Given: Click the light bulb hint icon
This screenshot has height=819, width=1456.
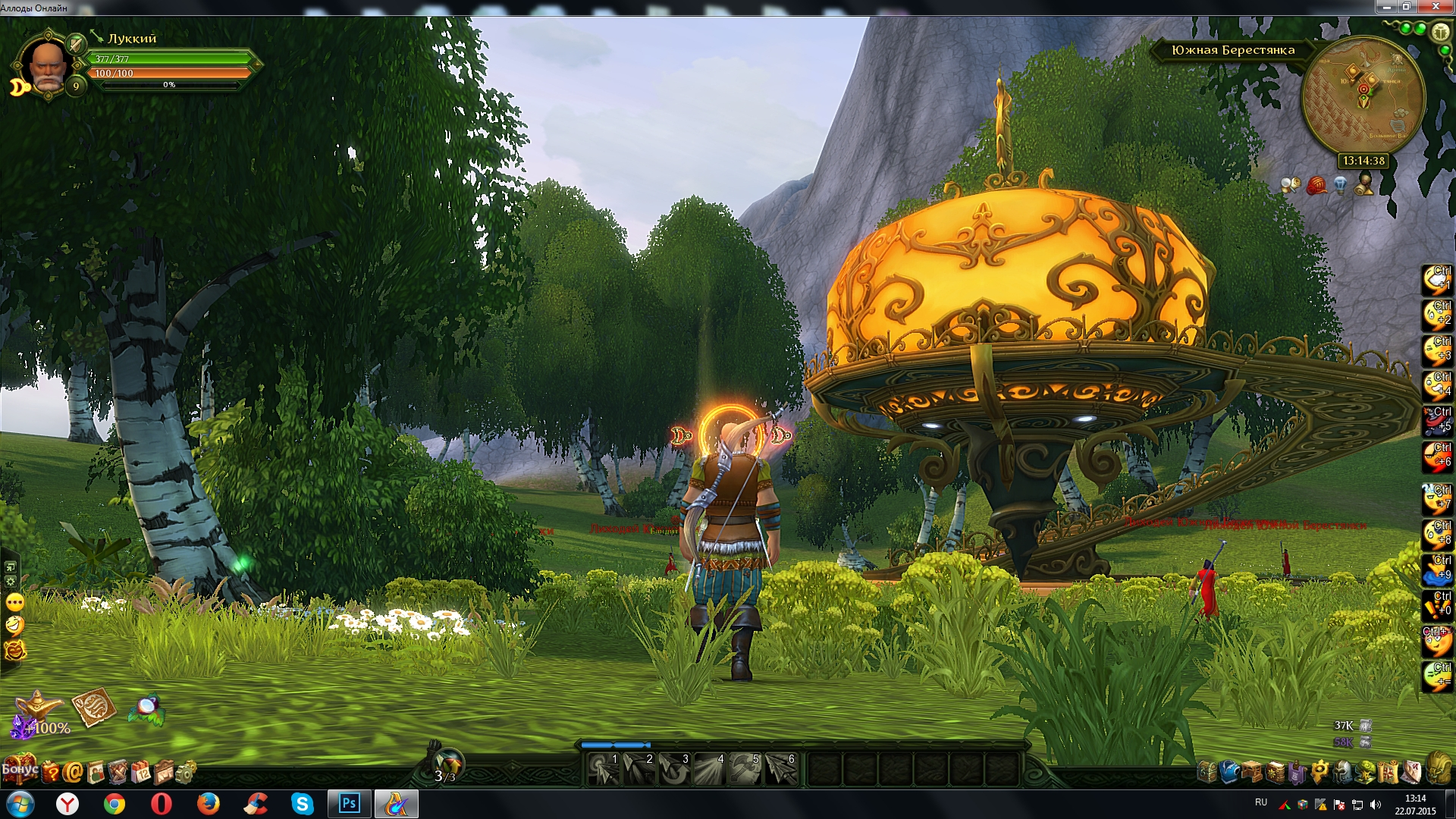Looking at the screenshot, I should (x=1340, y=184).
